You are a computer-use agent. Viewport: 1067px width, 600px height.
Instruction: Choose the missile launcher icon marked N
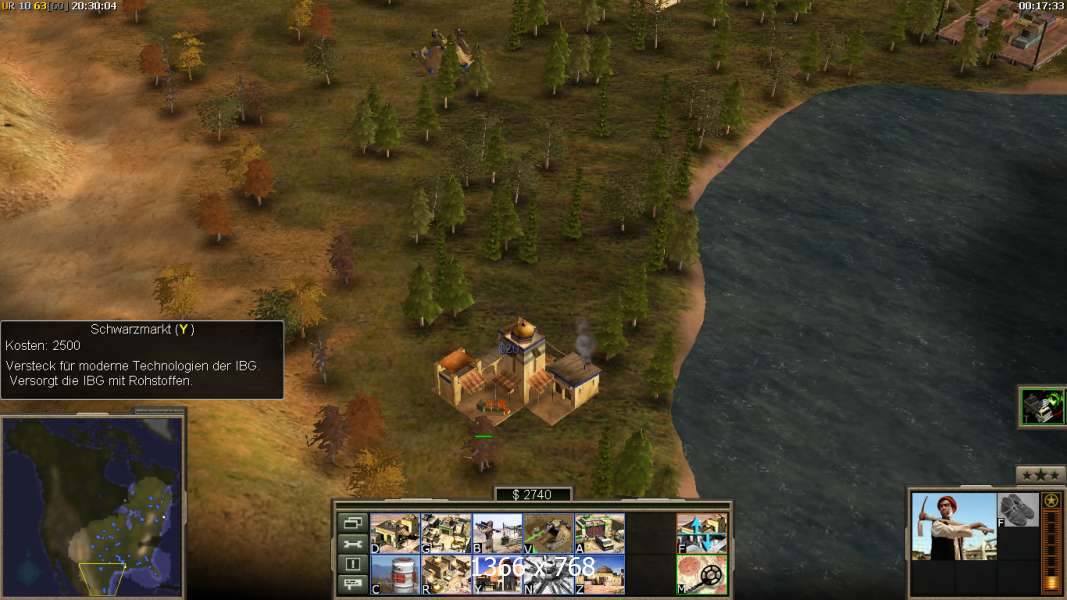(548, 574)
